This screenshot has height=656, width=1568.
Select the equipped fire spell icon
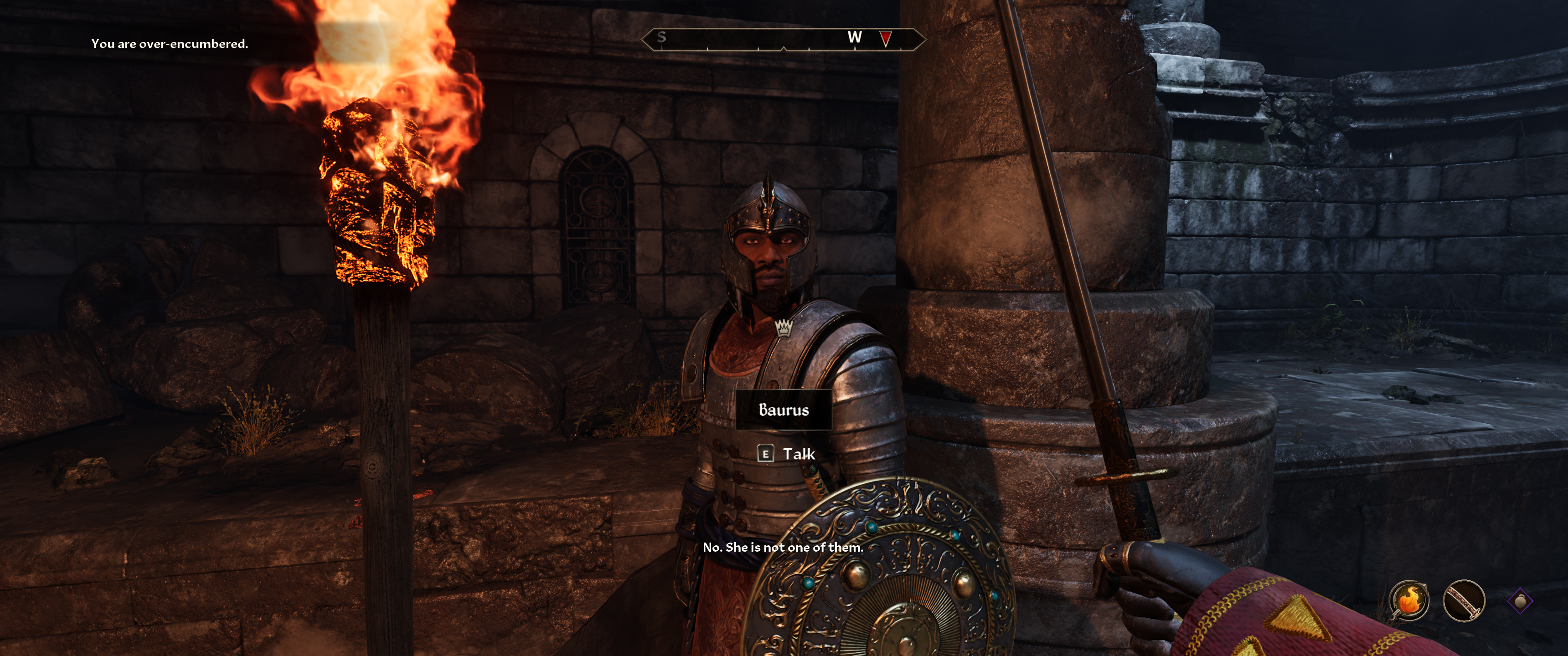[x=1408, y=600]
